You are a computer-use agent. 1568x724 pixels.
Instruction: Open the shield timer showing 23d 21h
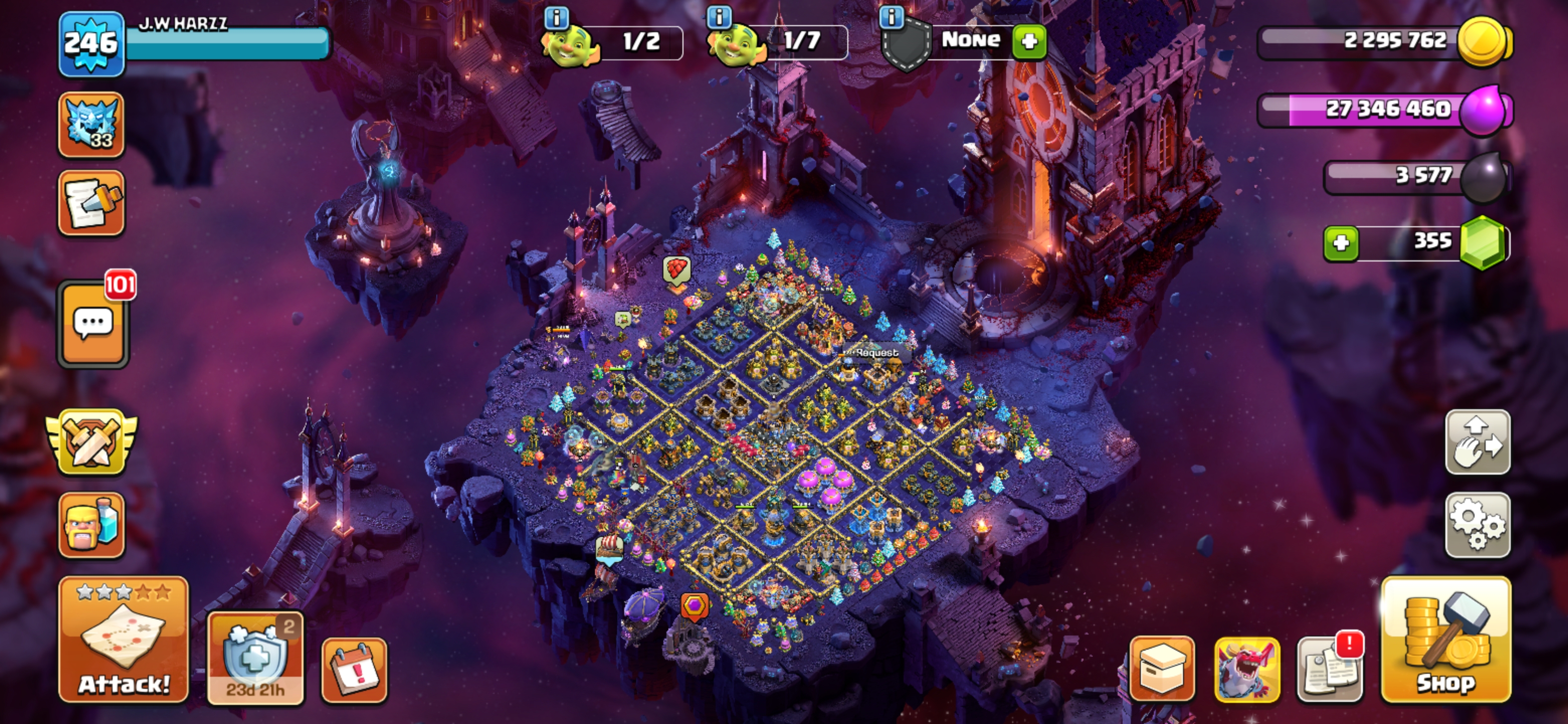pos(256,658)
